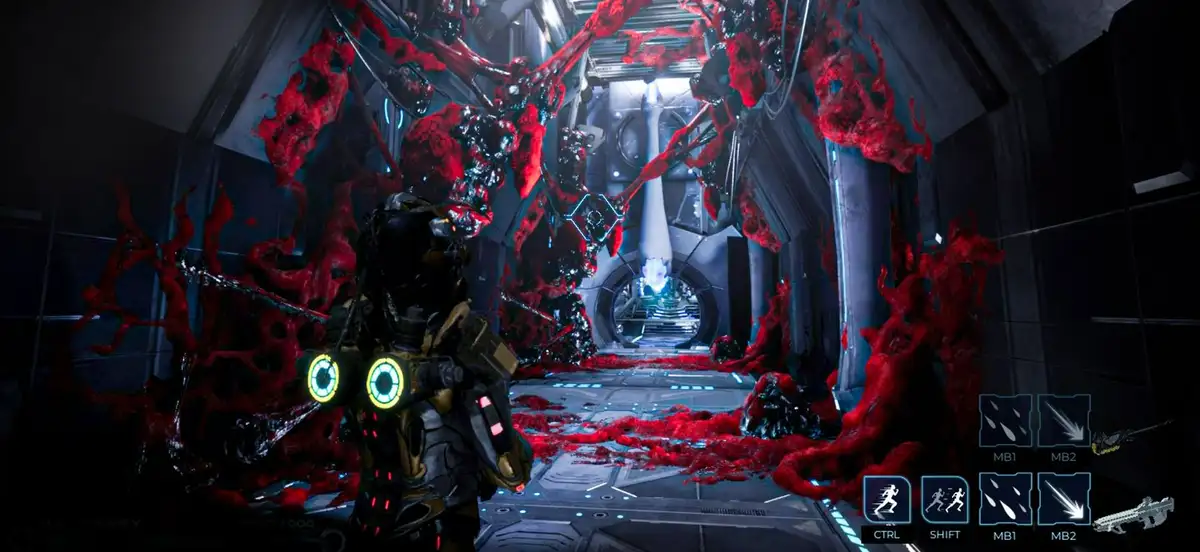
Task: Switch to the dark long-barreled rifle icon
Action: pos(1132,438)
